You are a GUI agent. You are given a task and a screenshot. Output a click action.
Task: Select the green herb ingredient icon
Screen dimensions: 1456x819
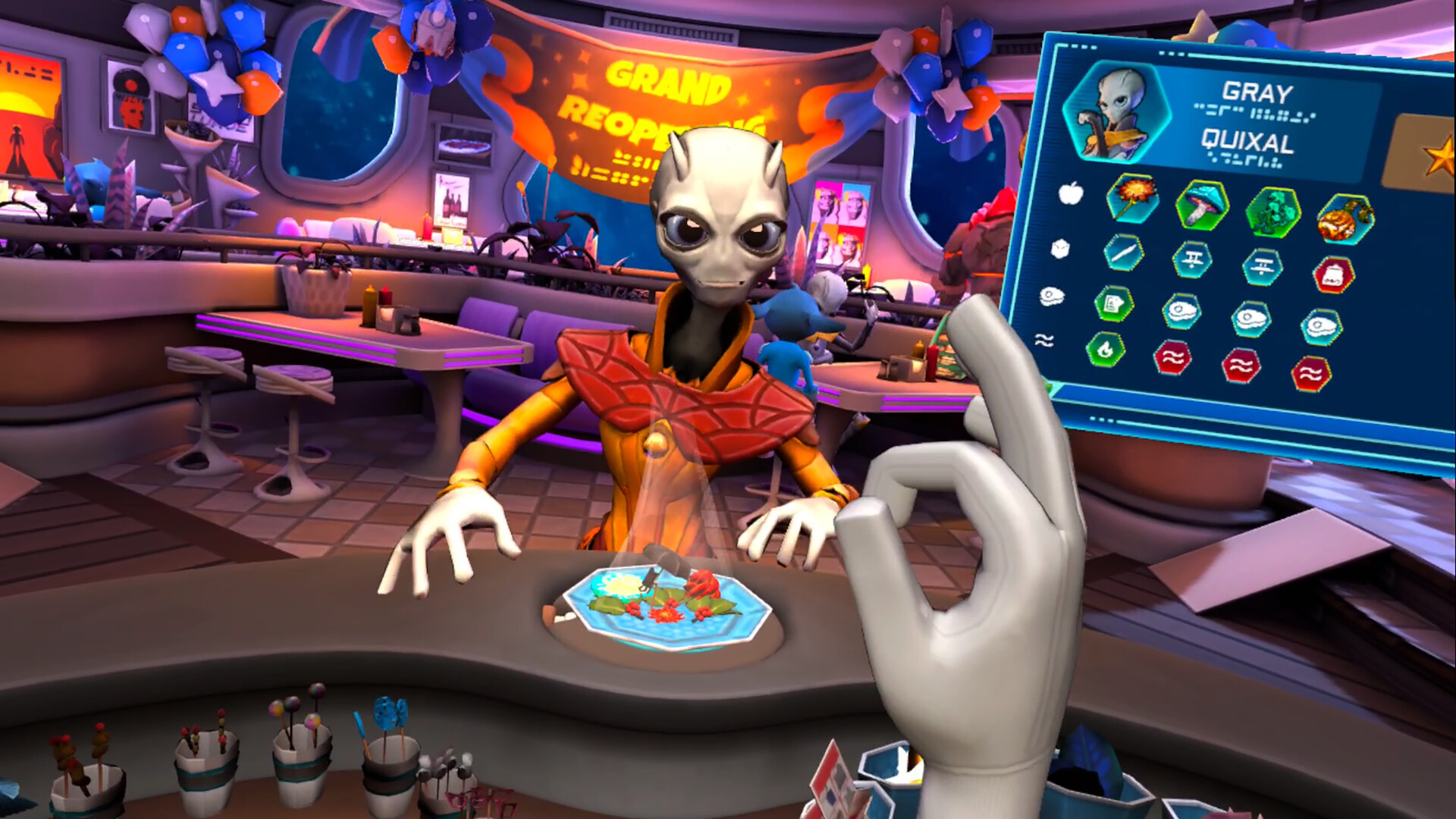(x=1272, y=213)
